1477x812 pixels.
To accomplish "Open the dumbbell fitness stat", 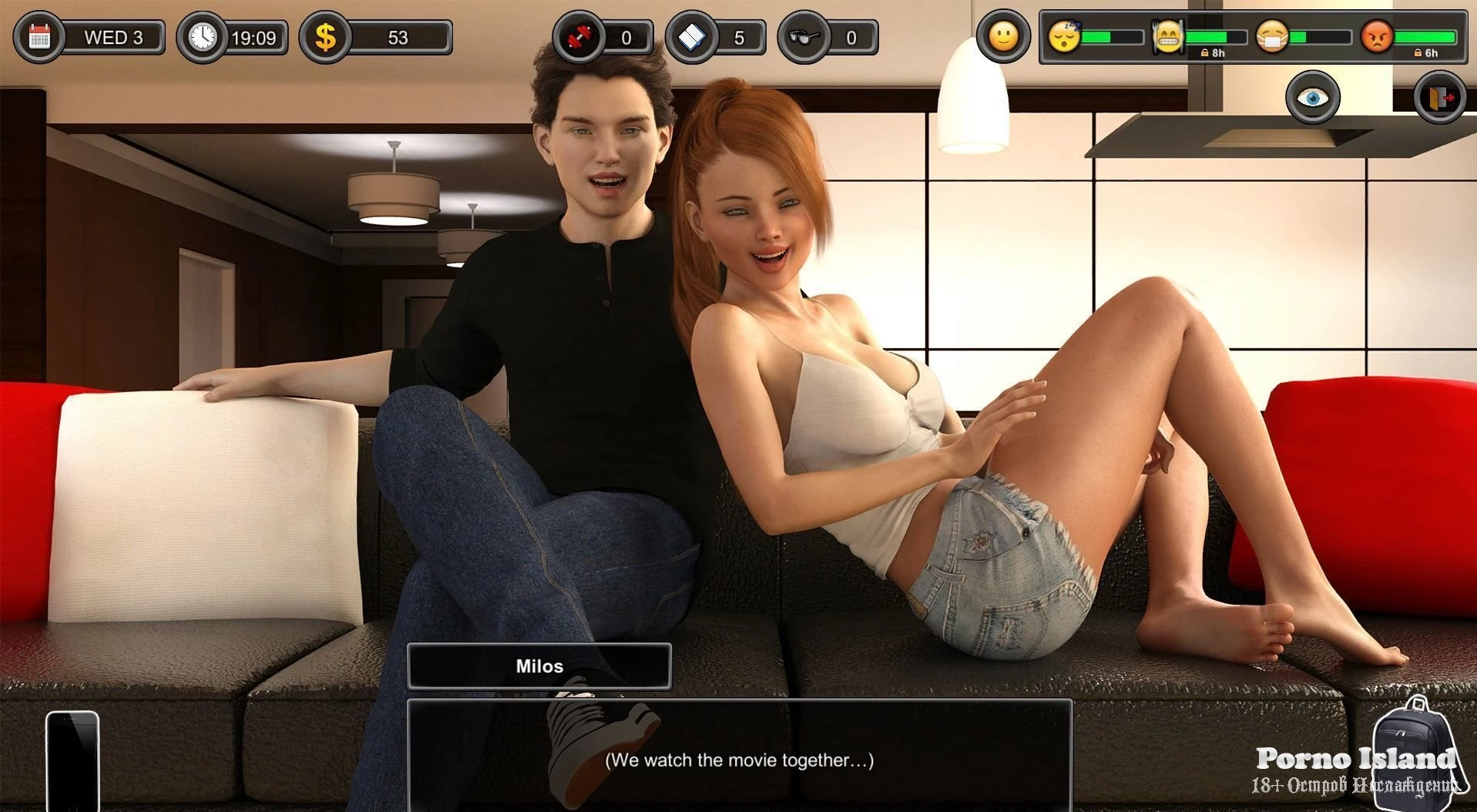I will tap(579, 37).
